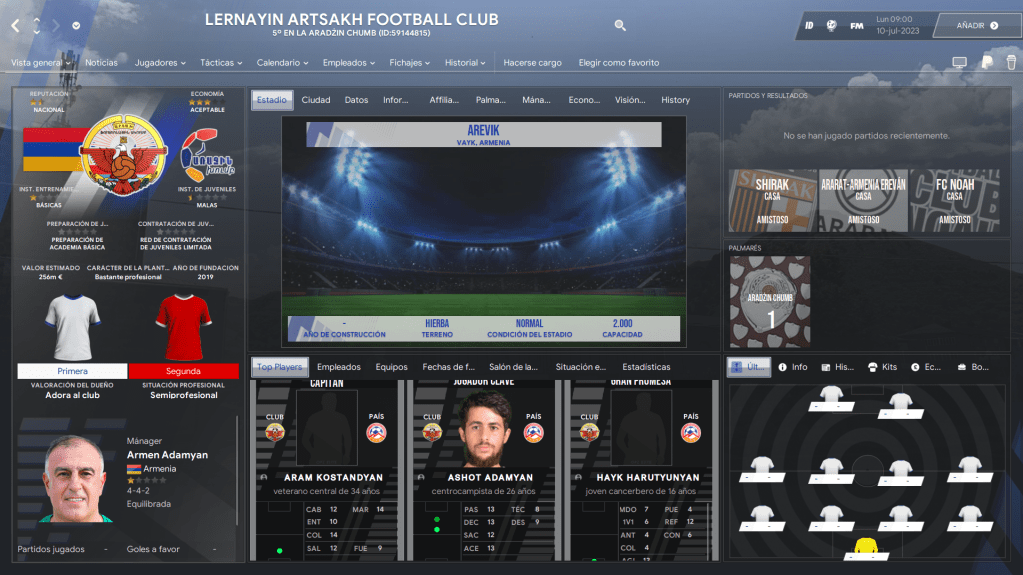Open the Vista general dropdown

click(x=40, y=63)
